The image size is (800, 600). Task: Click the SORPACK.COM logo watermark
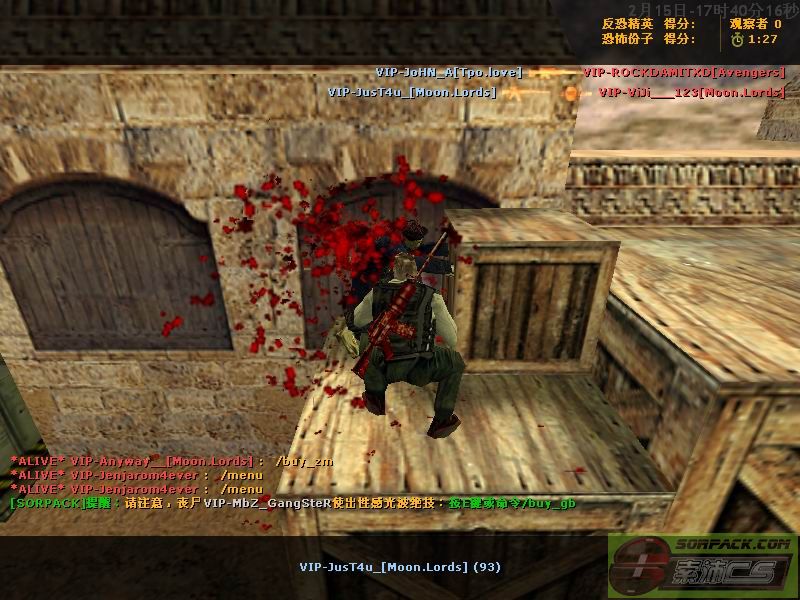(703, 566)
